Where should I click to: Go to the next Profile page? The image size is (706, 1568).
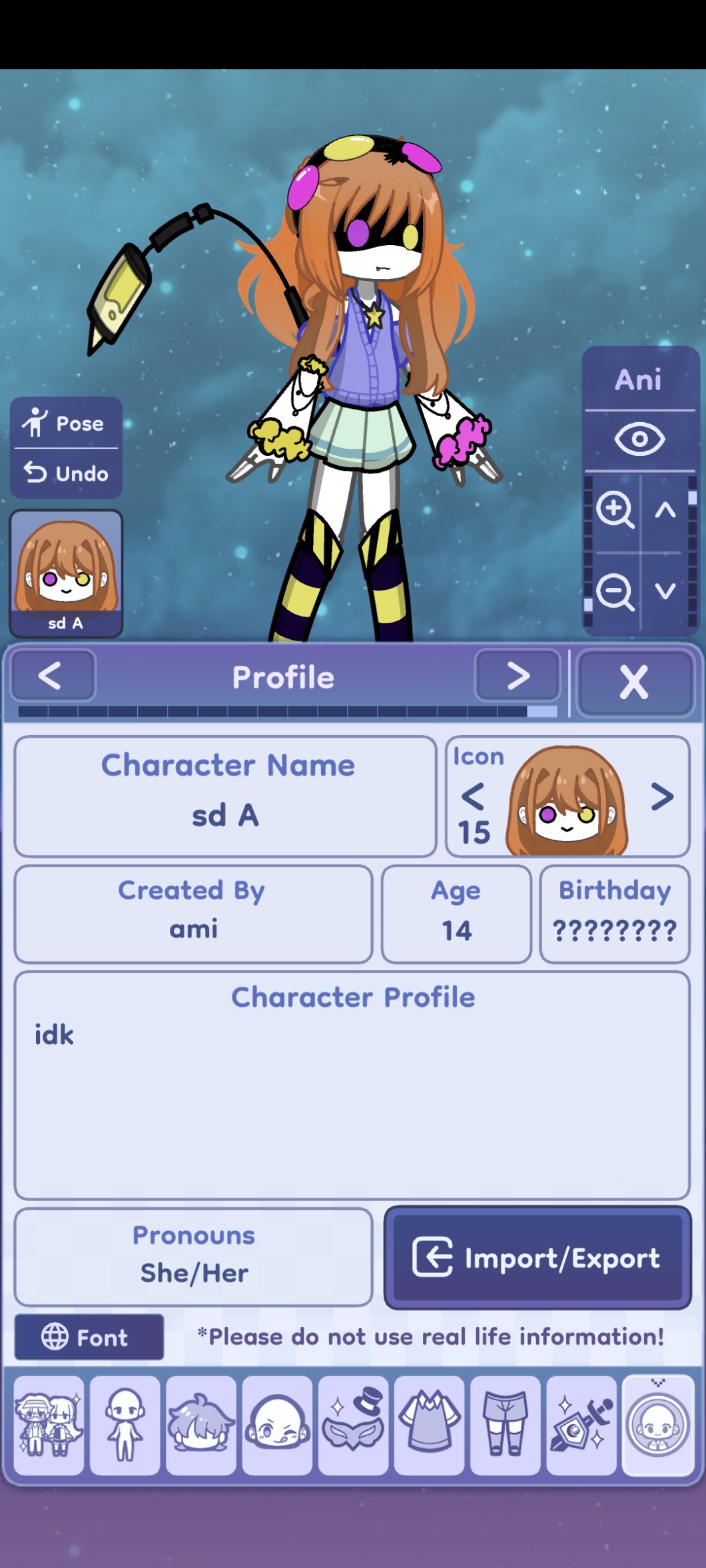[518, 676]
